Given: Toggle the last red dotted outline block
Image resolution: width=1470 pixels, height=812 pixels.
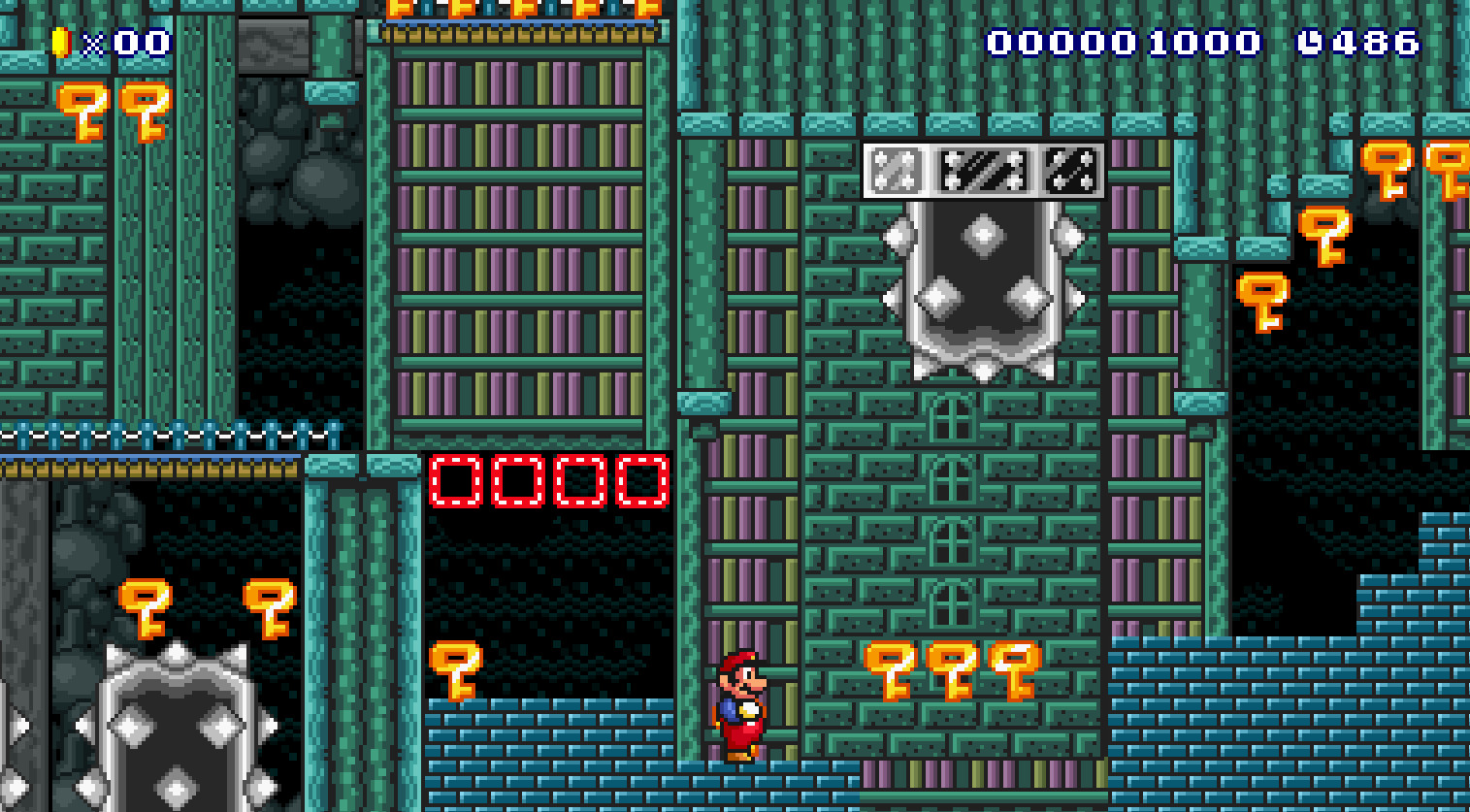Looking at the screenshot, I should [642, 480].
